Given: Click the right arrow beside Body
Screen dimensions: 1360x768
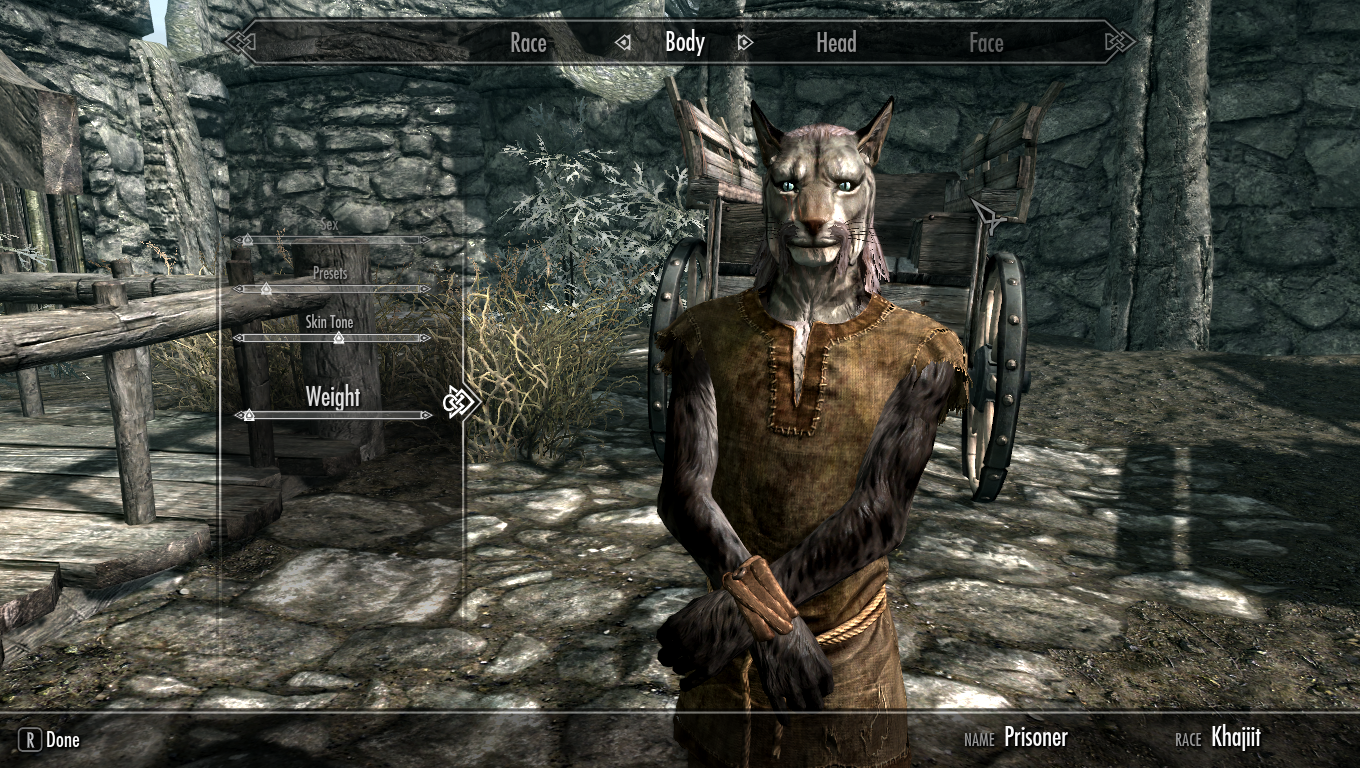Looking at the screenshot, I should tap(744, 43).
